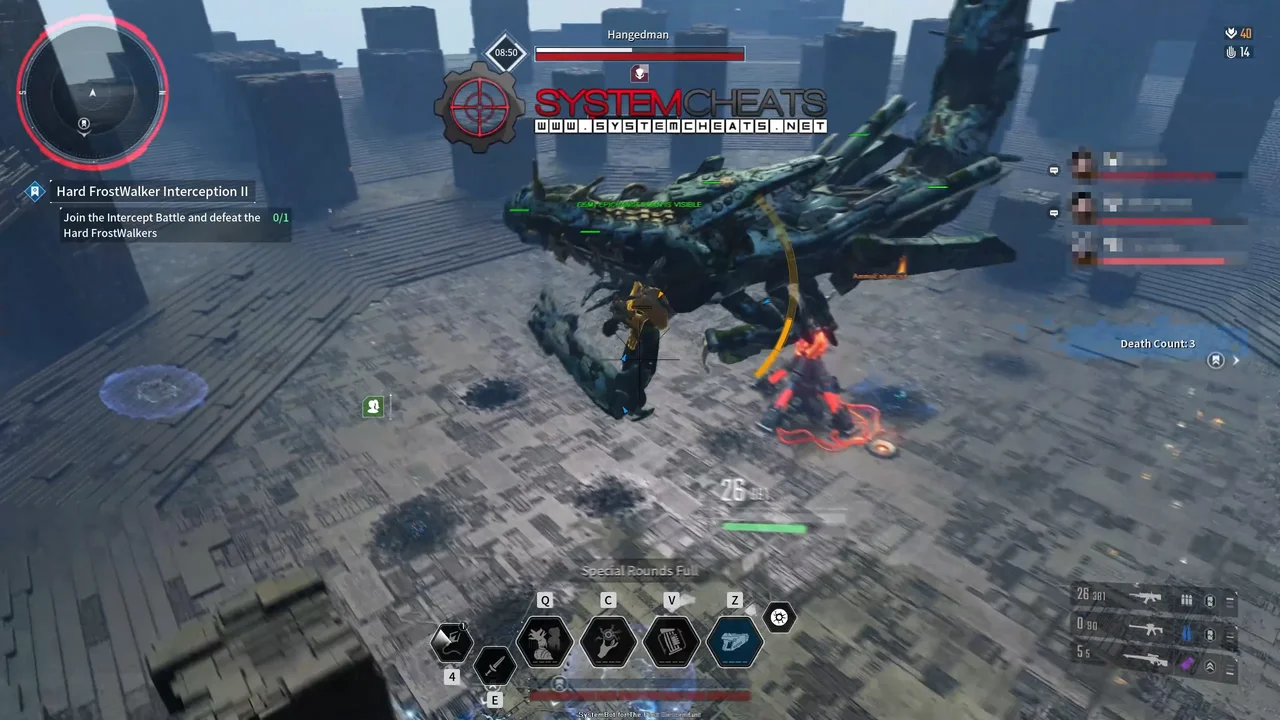The height and width of the screenshot is (720, 1280).
Task: Select the second party member portrait
Action: (1083, 208)
